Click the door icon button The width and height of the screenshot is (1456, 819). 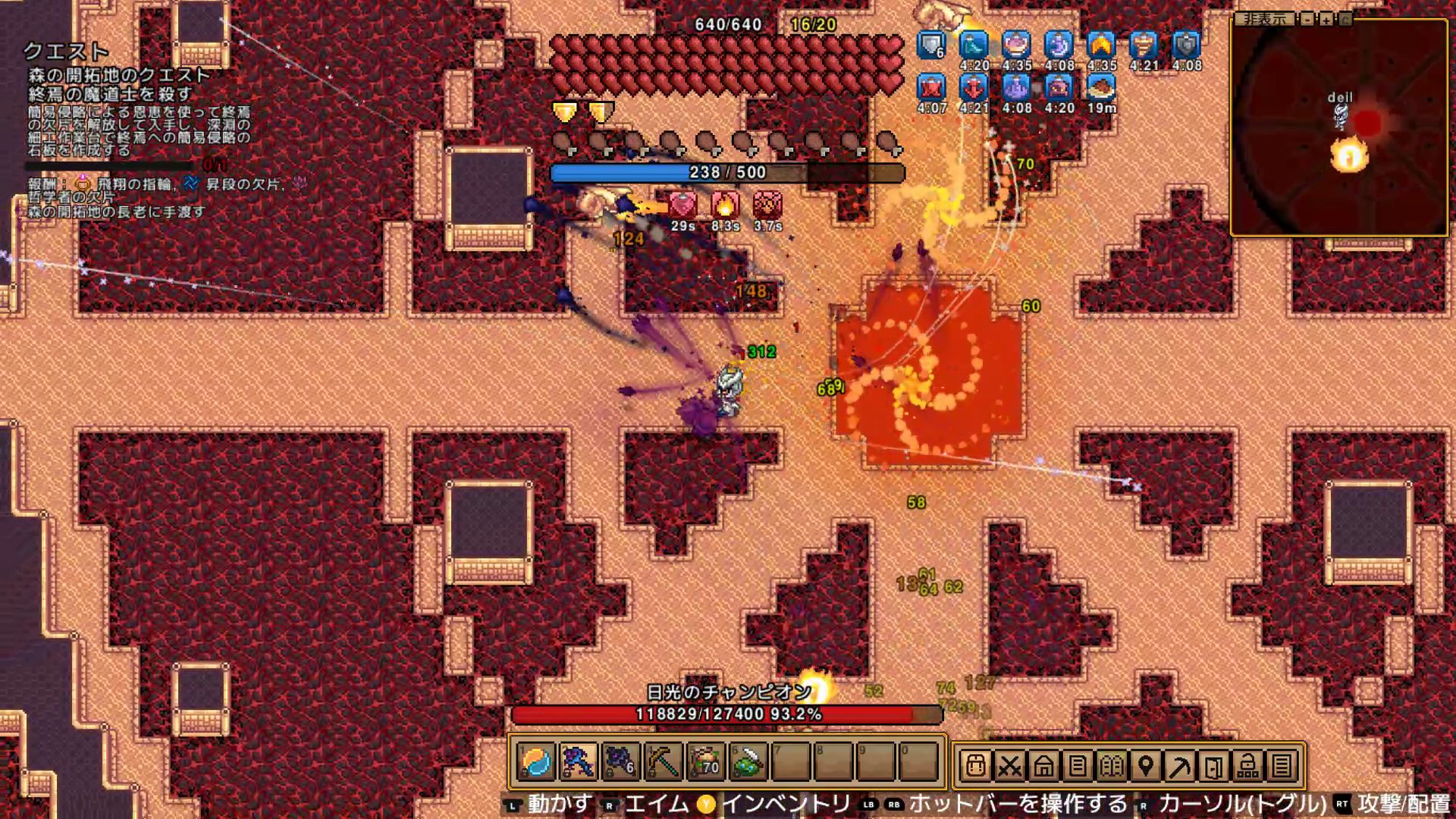coord(1214,766)
